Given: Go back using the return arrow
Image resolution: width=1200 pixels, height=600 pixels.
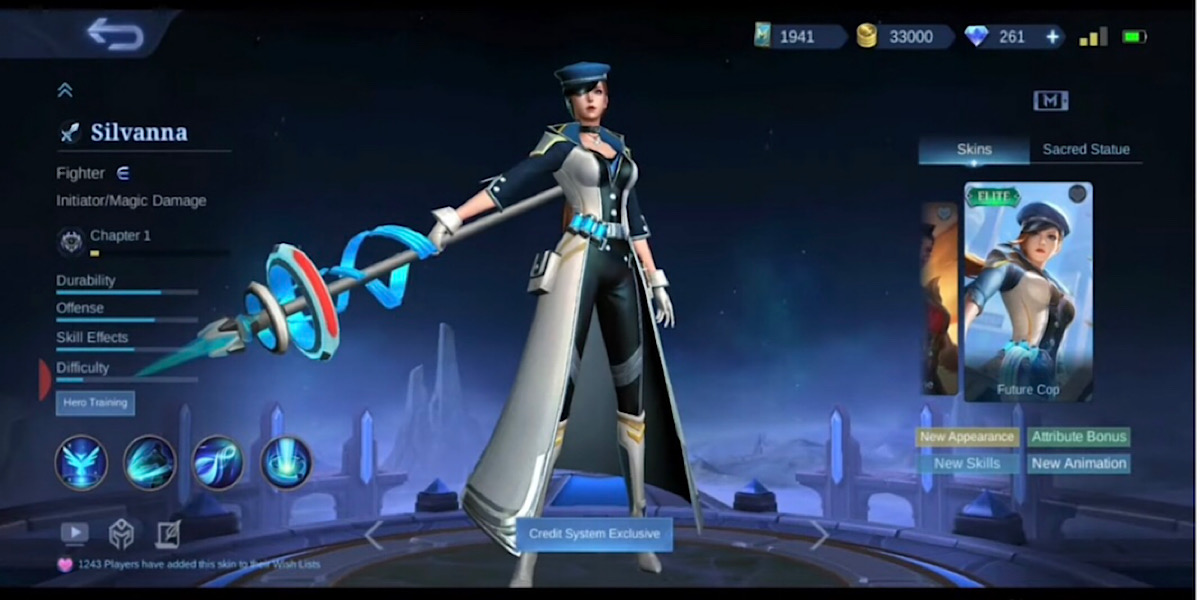Looking at the screenshot, I should (115, 33).
